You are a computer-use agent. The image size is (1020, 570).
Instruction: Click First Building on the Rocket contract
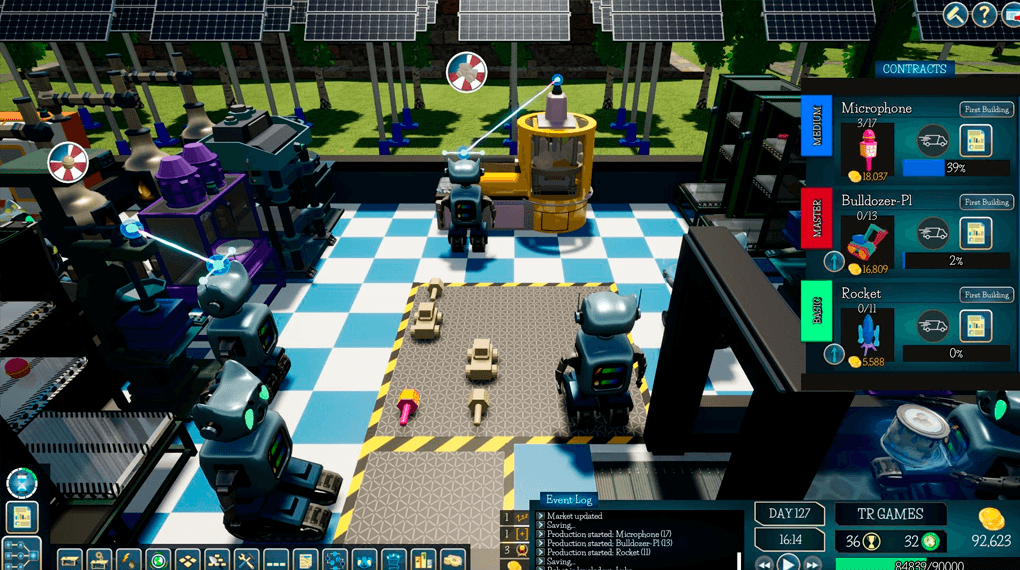[x=985, y=295]
